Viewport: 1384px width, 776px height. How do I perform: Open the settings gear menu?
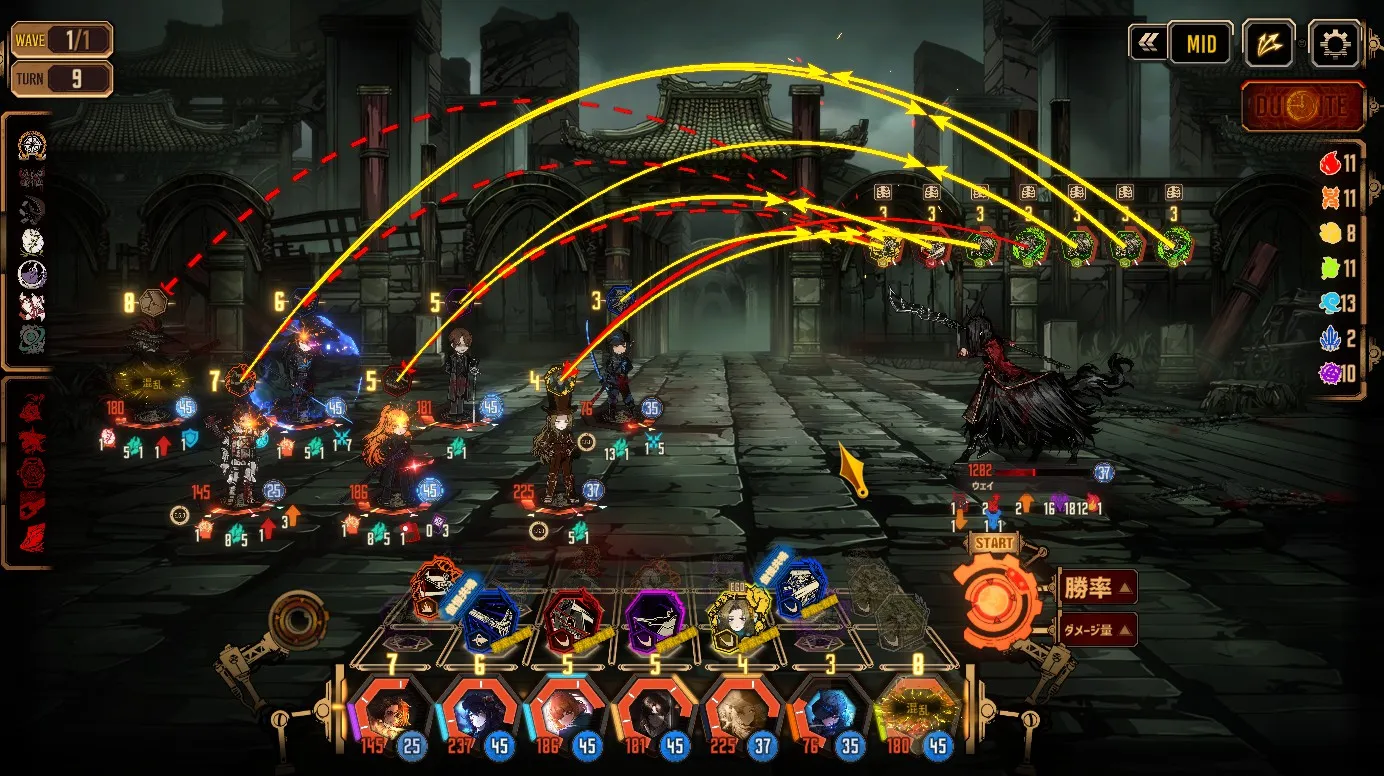1334,44
